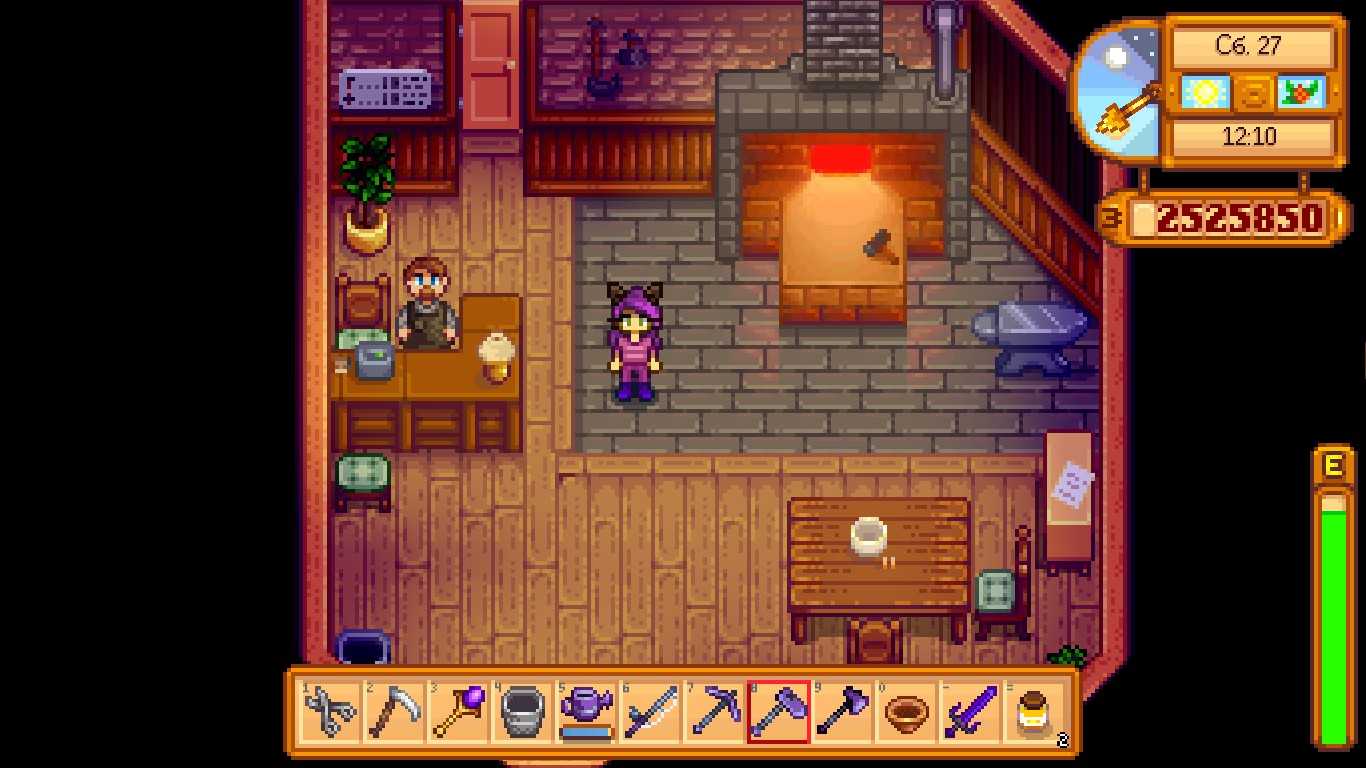The width and height of the screenshot is (1366, 768).
Task: Equip the fishing rod from the hotbar
Action: point(650,712)
